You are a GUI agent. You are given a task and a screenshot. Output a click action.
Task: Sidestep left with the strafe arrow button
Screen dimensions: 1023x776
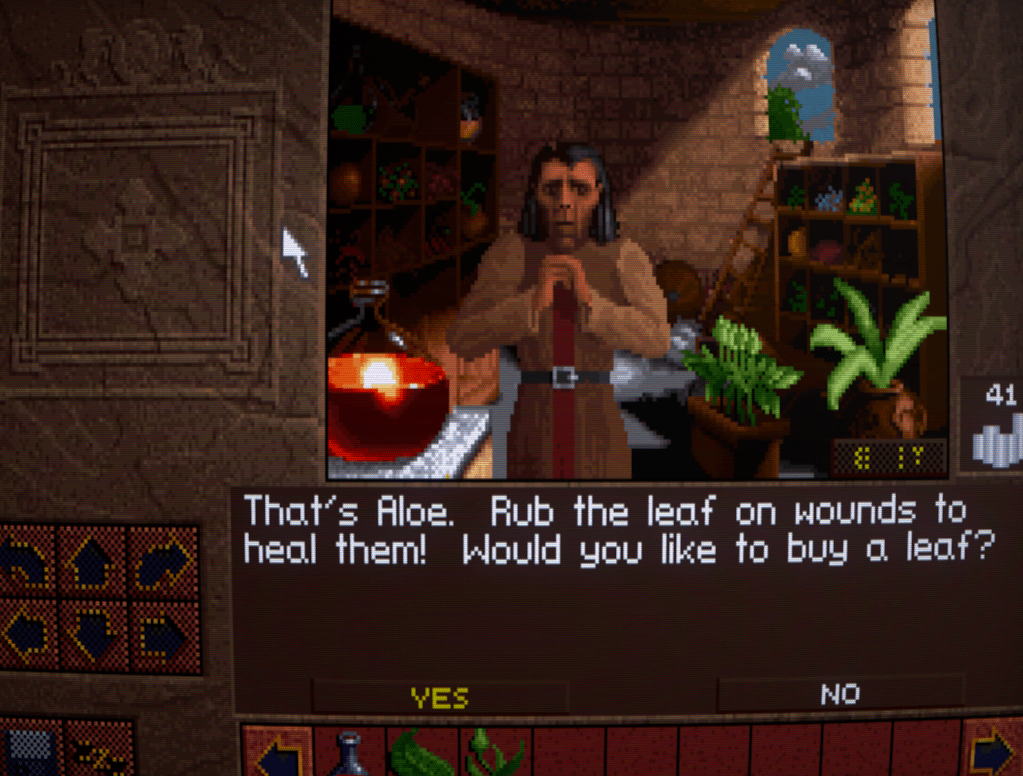(x=25, y=633)
